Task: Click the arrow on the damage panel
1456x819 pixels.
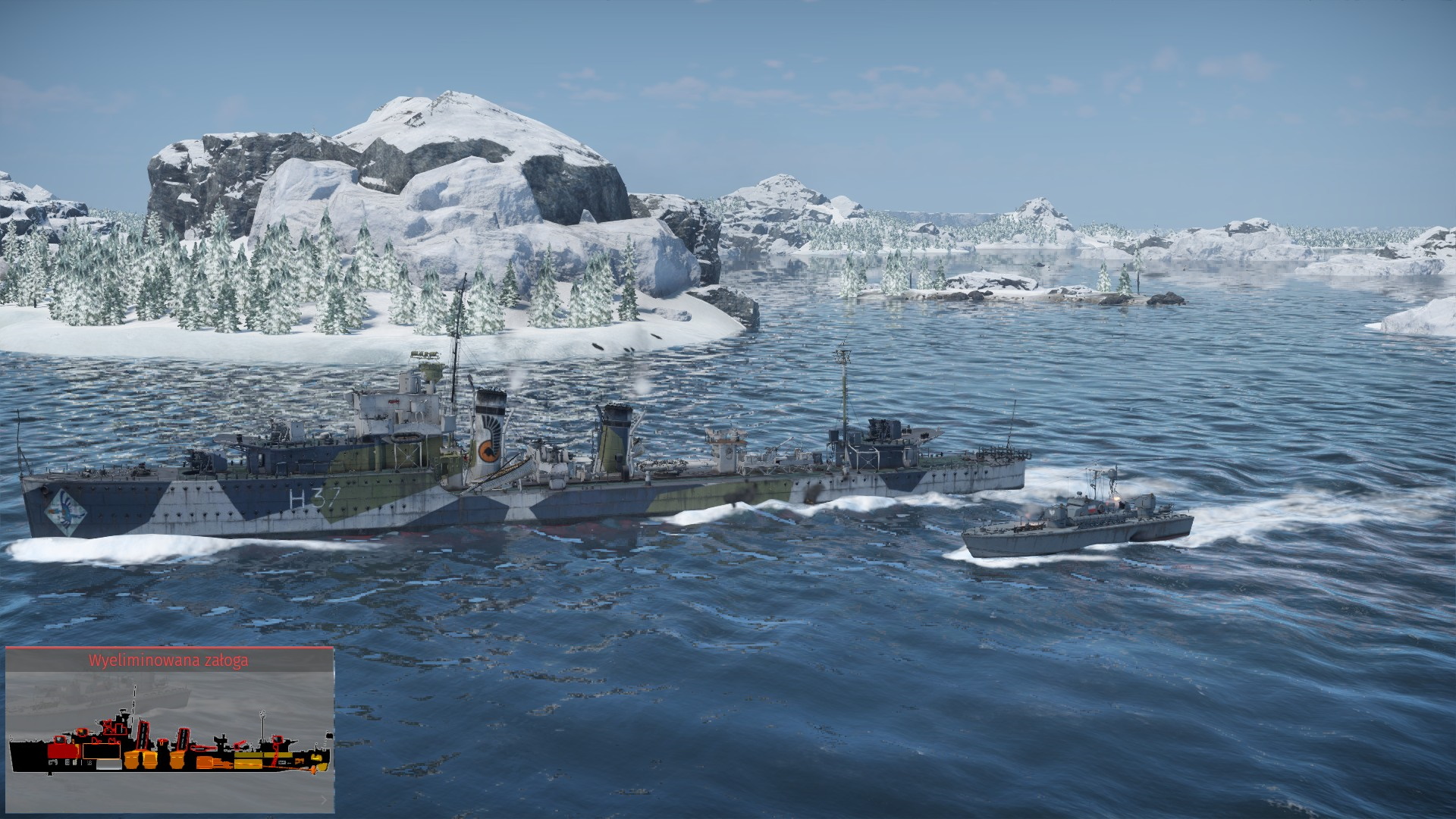Action: tap(324, 799)
